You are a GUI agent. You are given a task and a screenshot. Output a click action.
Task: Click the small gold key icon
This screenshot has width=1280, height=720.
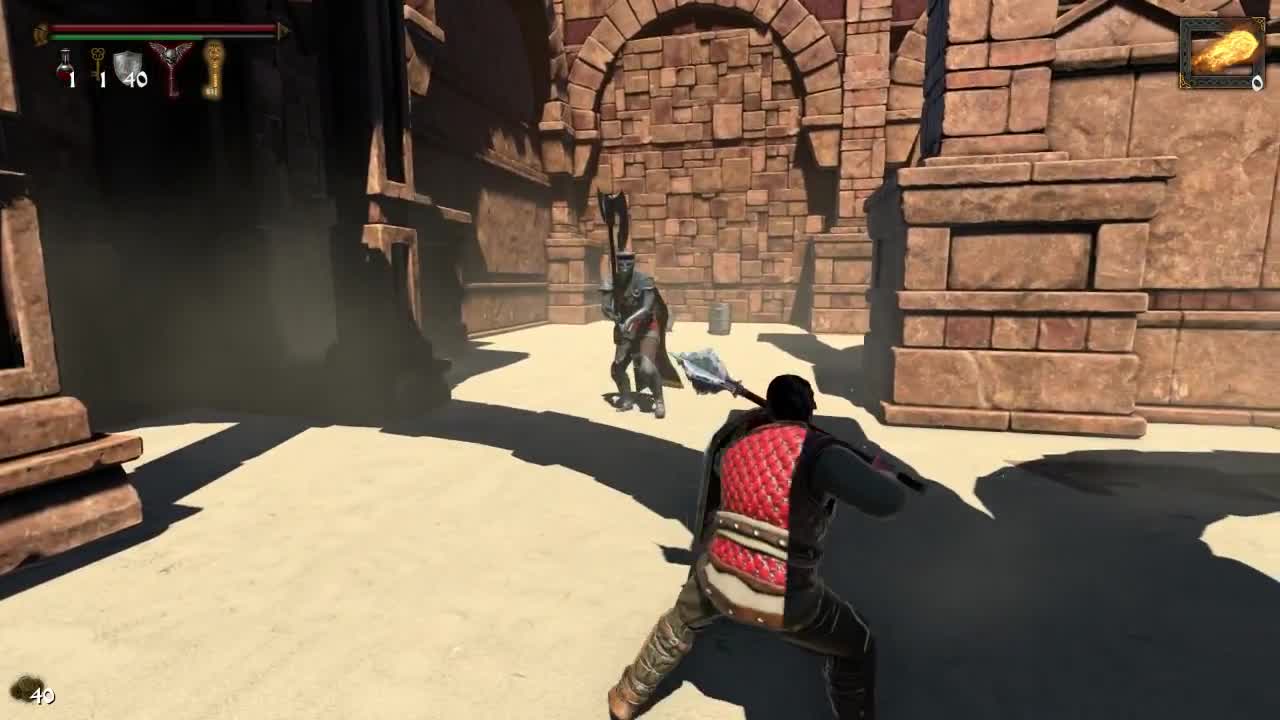(97, 63)
